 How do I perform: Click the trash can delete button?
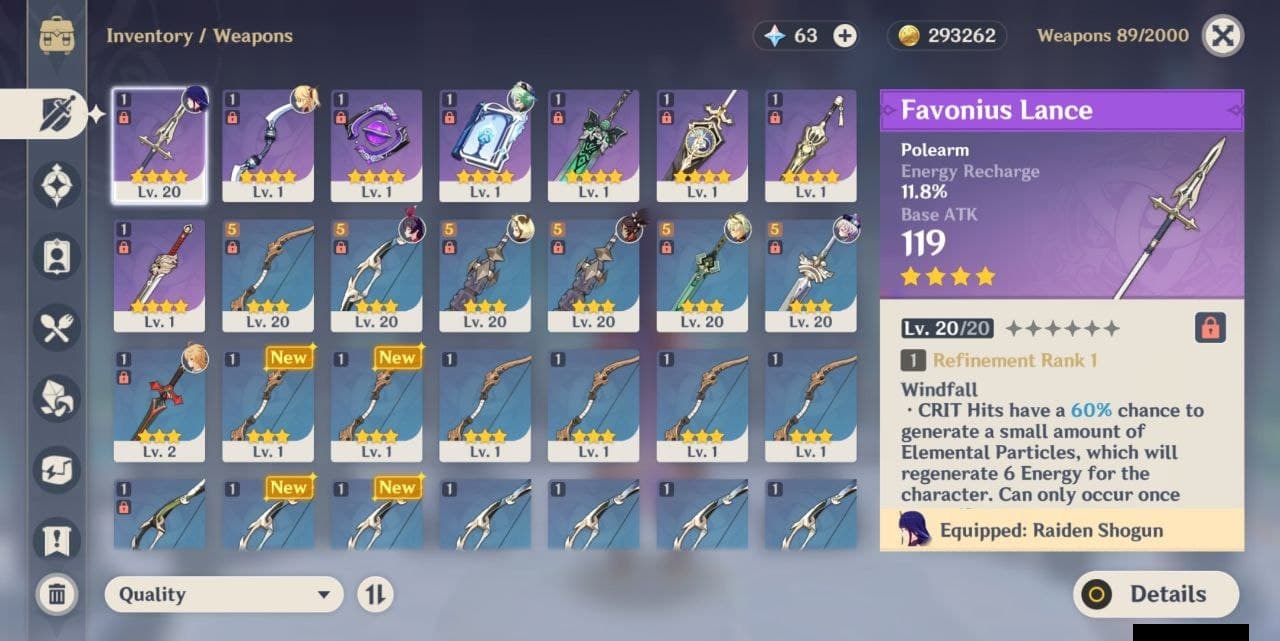57,595
